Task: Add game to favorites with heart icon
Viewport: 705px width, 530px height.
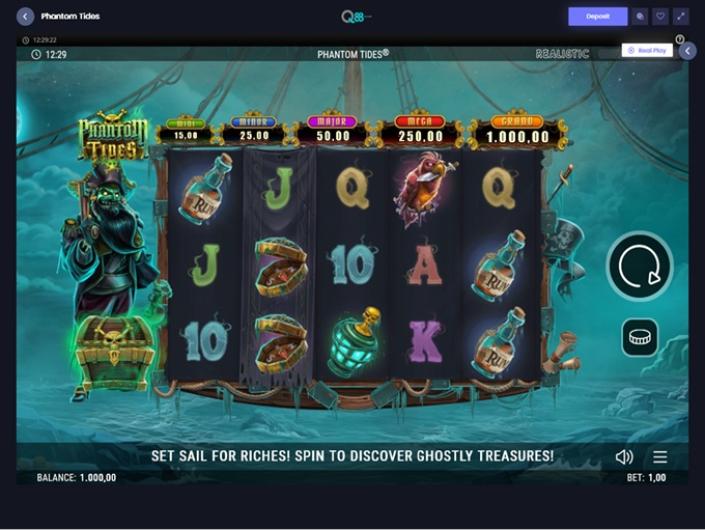Action: [660, 16]
